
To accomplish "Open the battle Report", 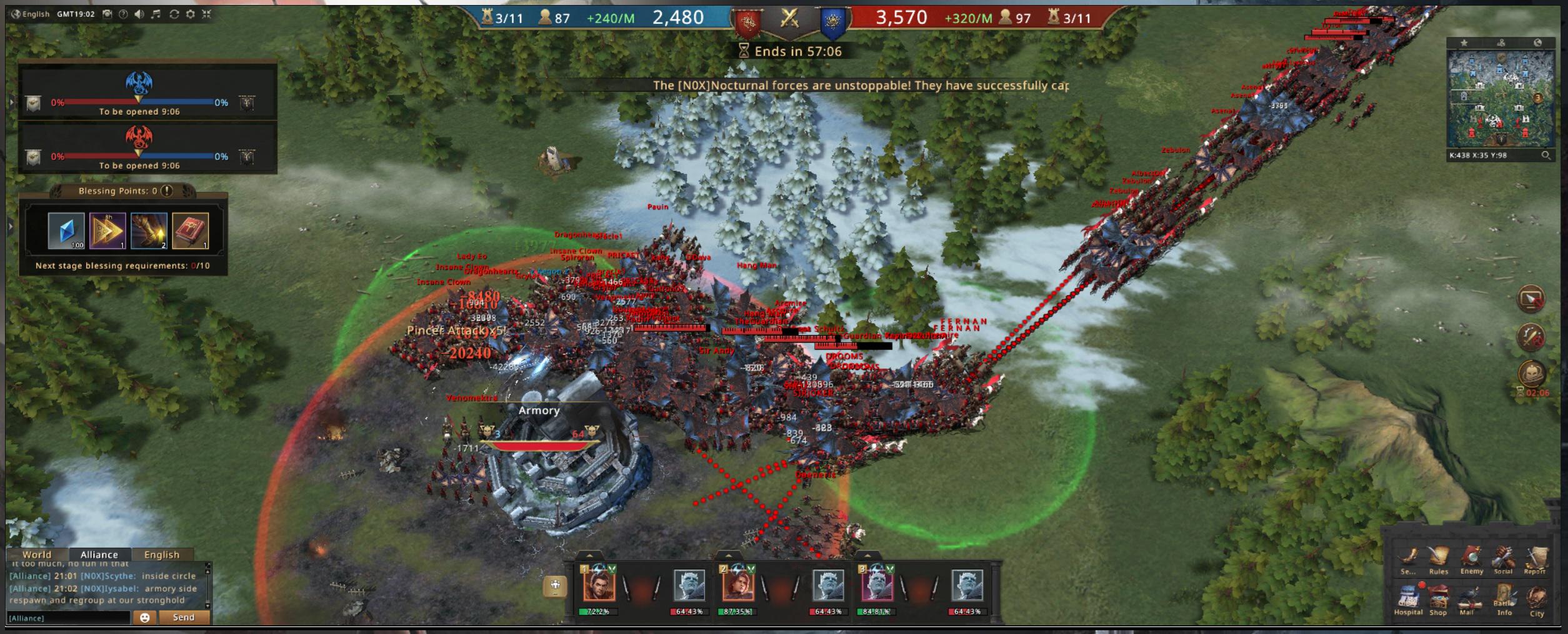I will [x=1535, y=558].
